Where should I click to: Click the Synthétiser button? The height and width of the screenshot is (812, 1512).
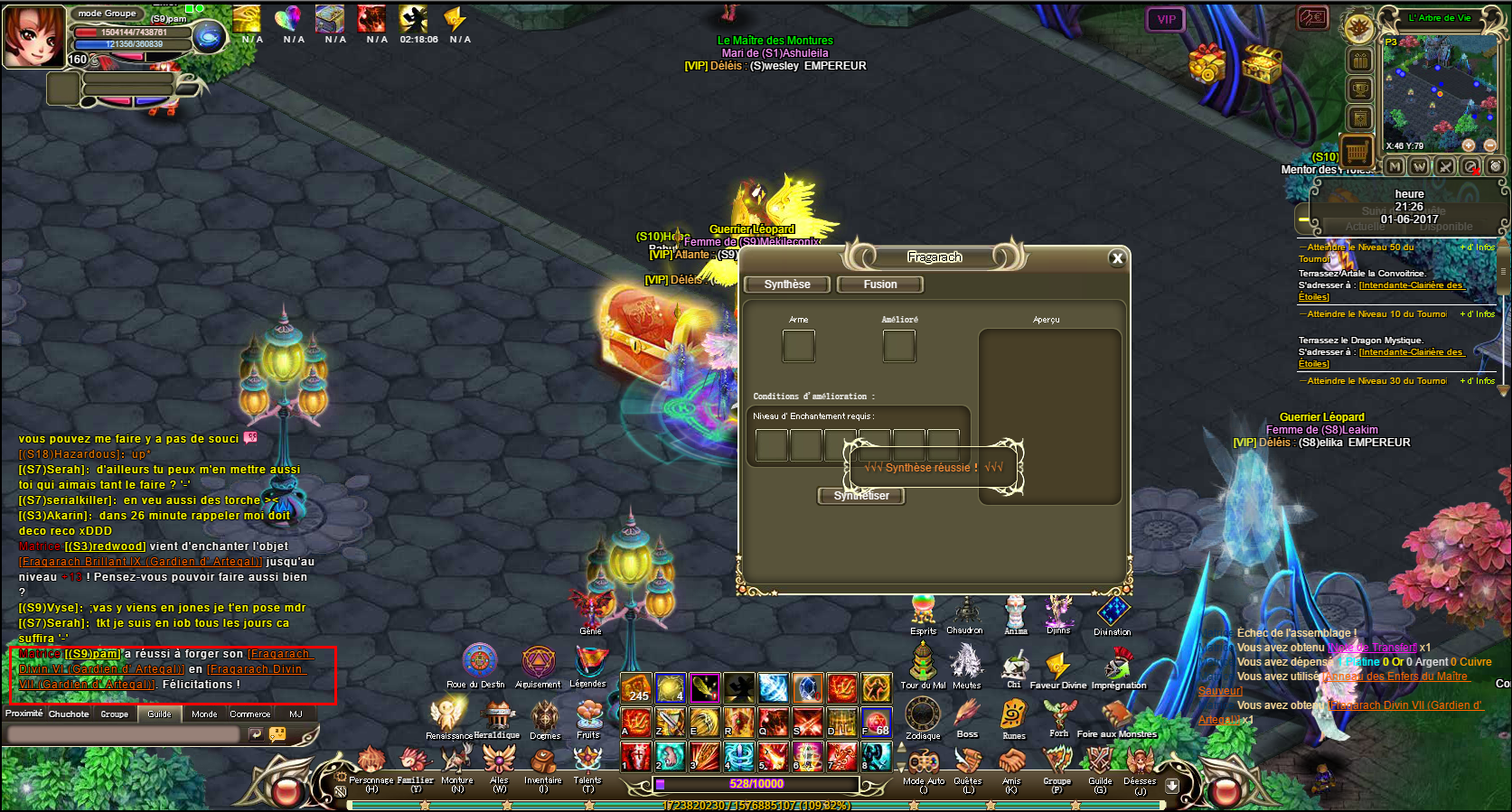click(x=861, y=496)
